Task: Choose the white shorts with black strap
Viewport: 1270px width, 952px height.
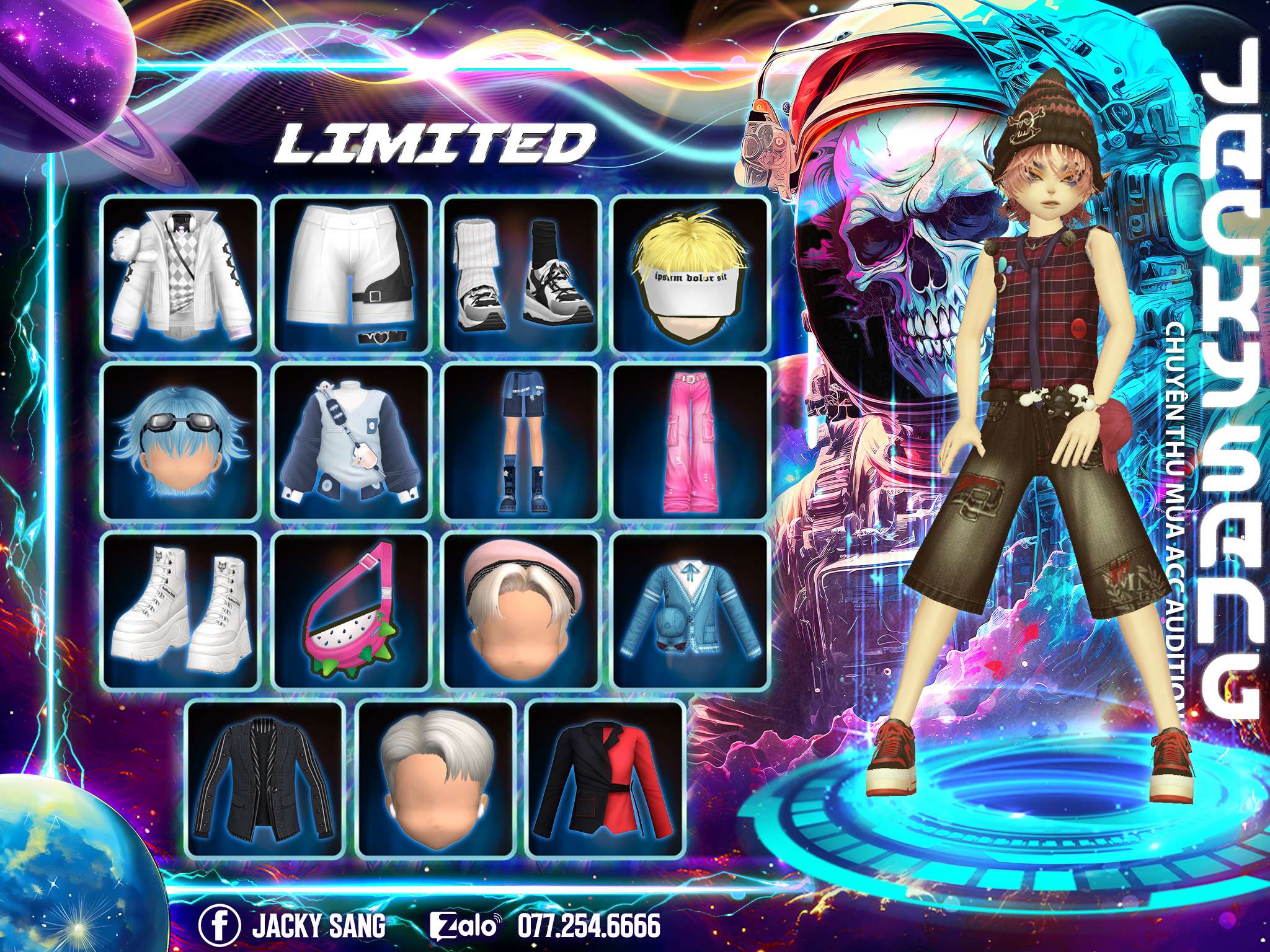Action: 352,274
